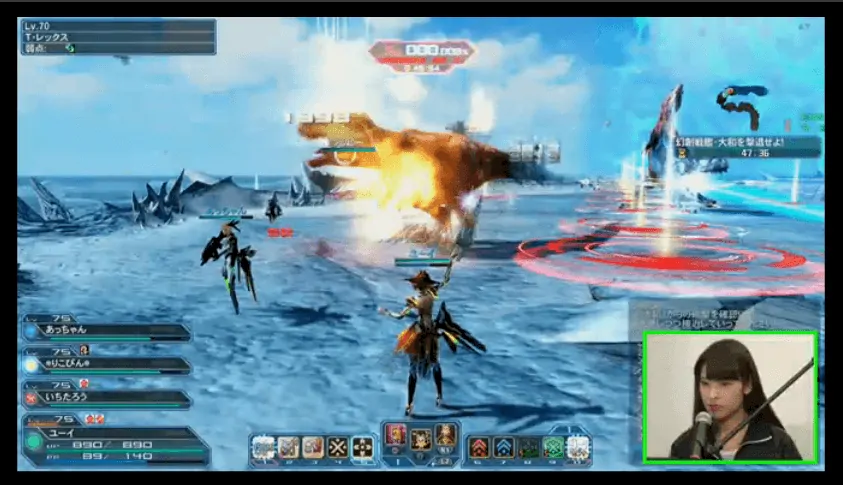Activate the blue upward chevrons buff icon
The image size is (843, 485).
[503, 447]
